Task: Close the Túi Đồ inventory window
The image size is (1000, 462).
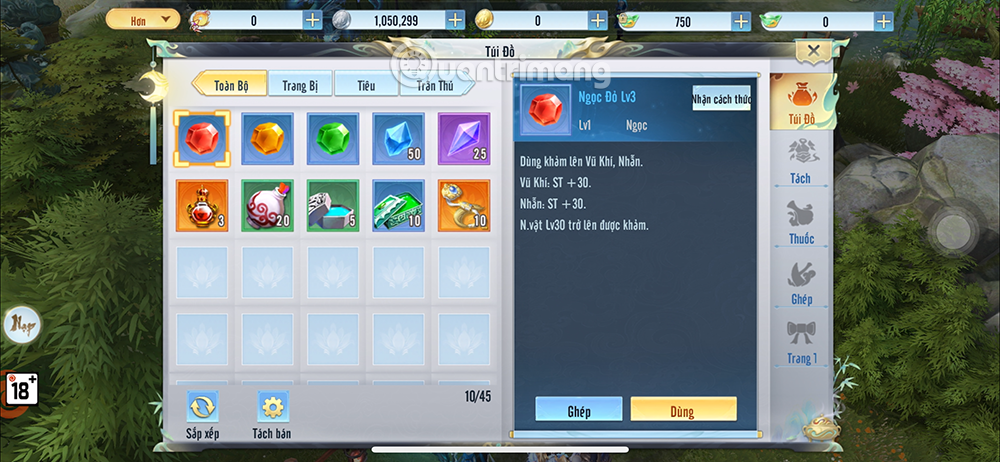Action: click(813, 52)
